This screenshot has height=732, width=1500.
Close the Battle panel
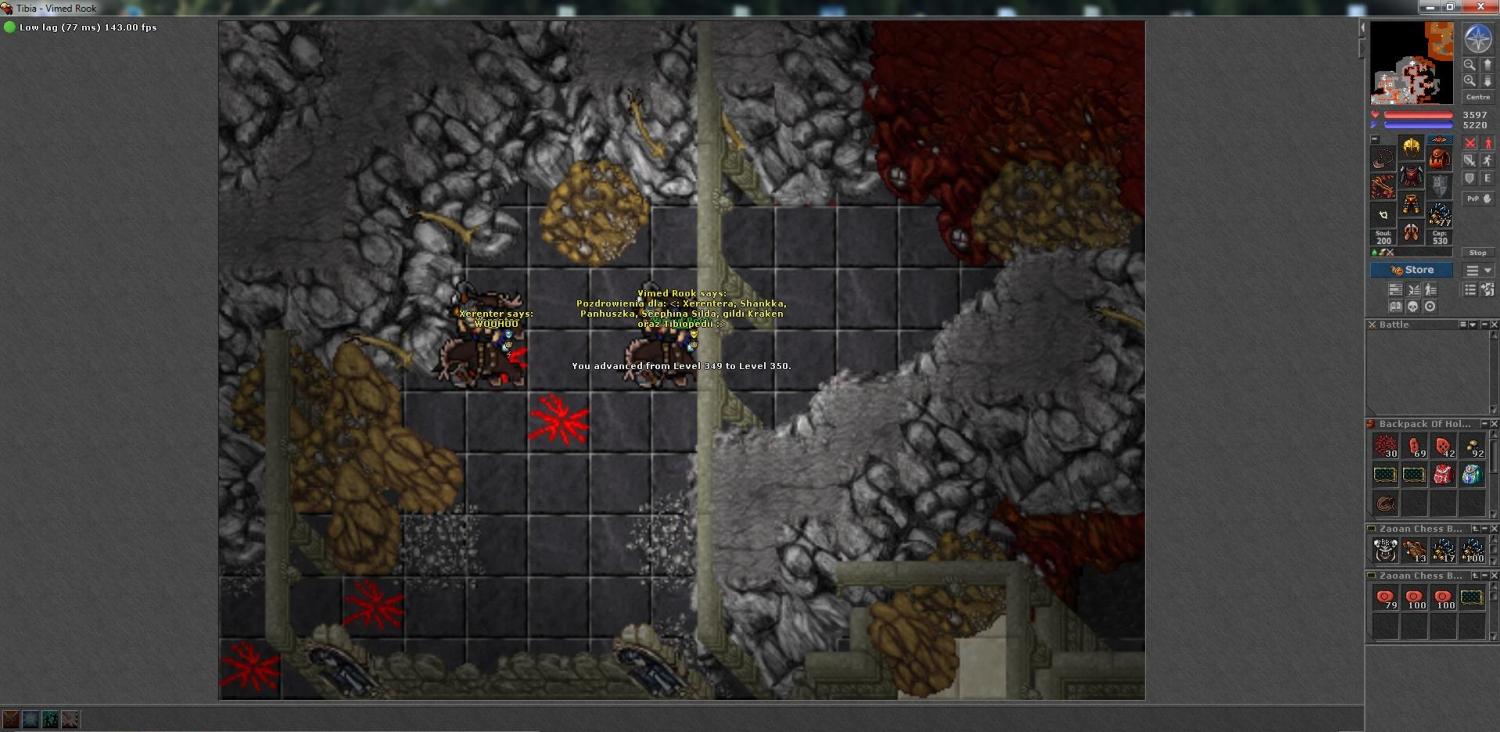[x=1494, y=325]
